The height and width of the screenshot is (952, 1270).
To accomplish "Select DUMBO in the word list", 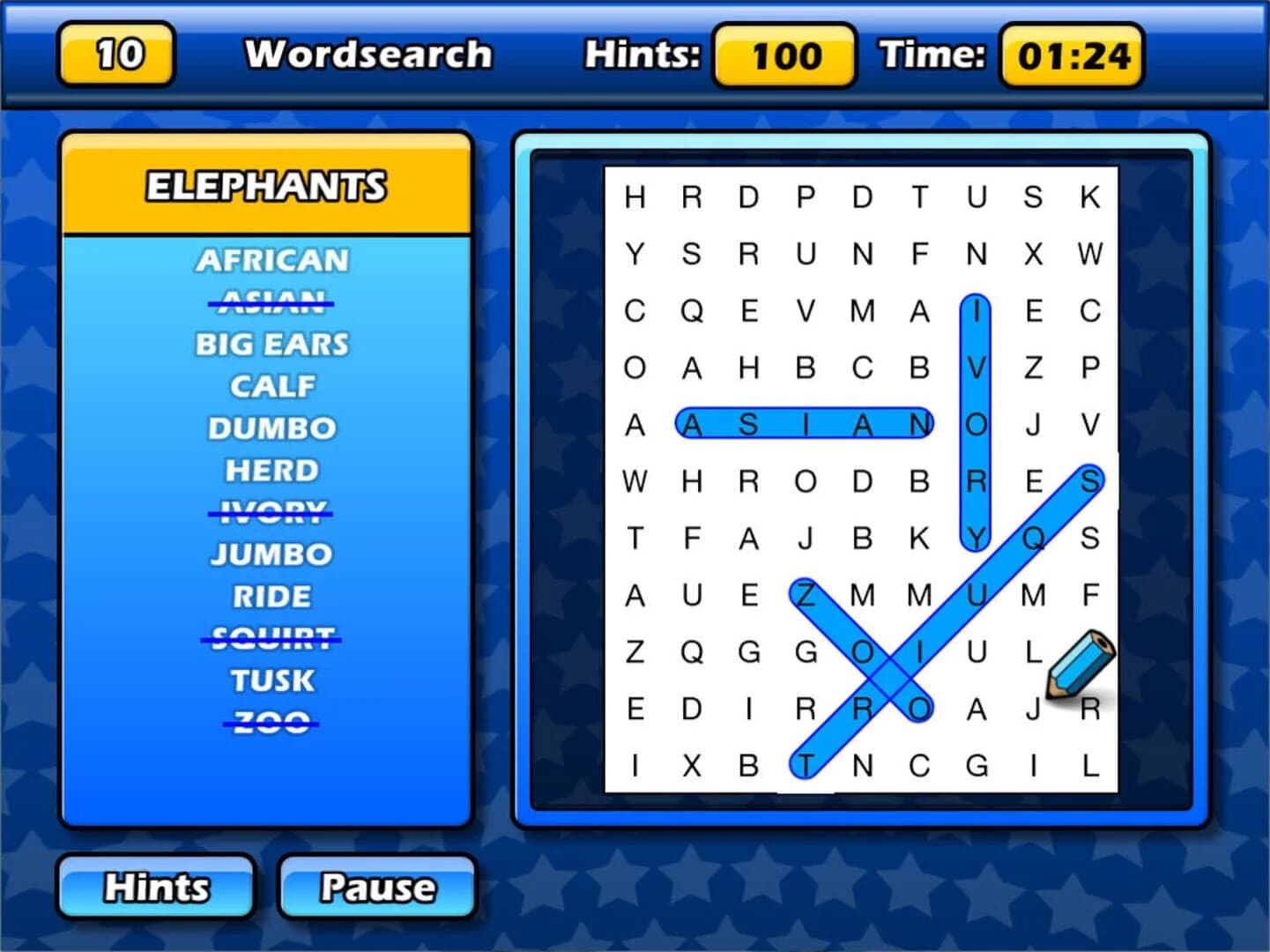I will (271, 428).
